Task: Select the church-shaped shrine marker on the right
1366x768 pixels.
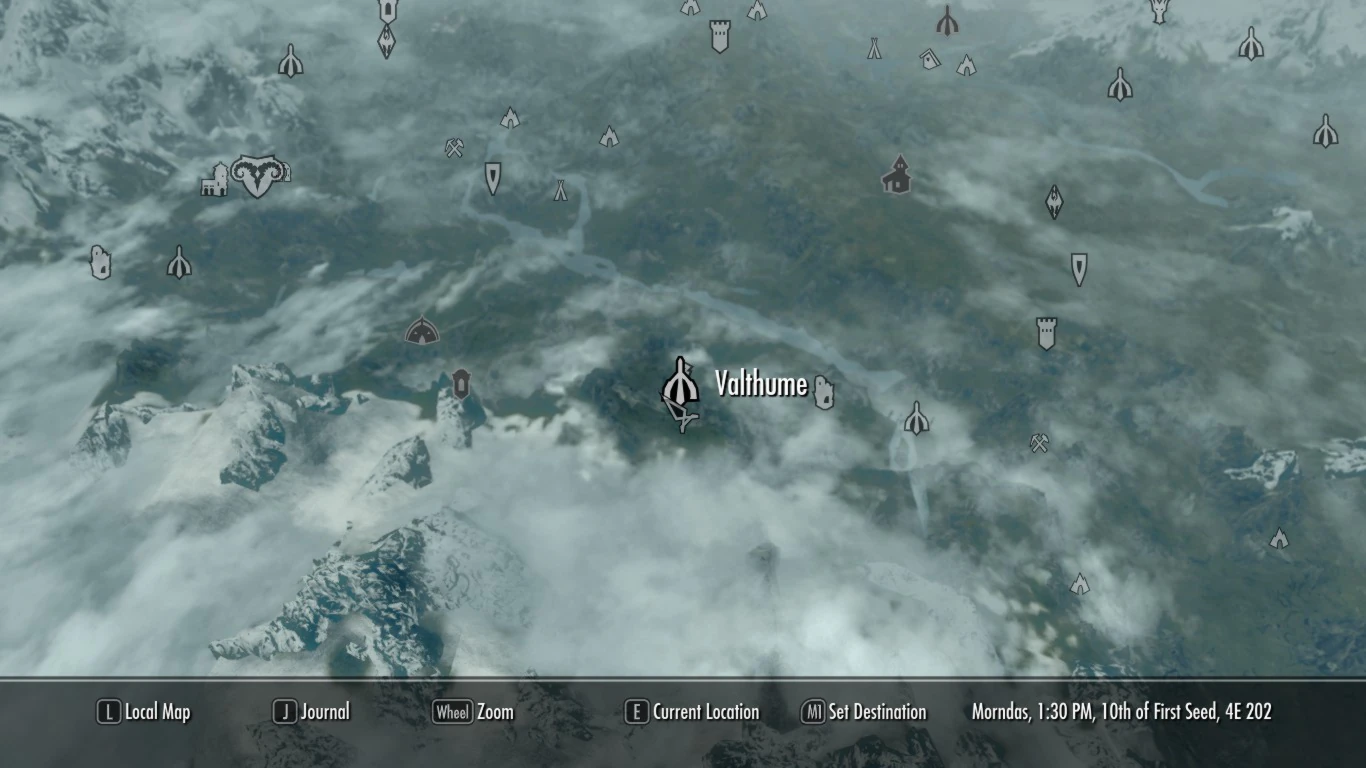Action: [x=898, y=175]
